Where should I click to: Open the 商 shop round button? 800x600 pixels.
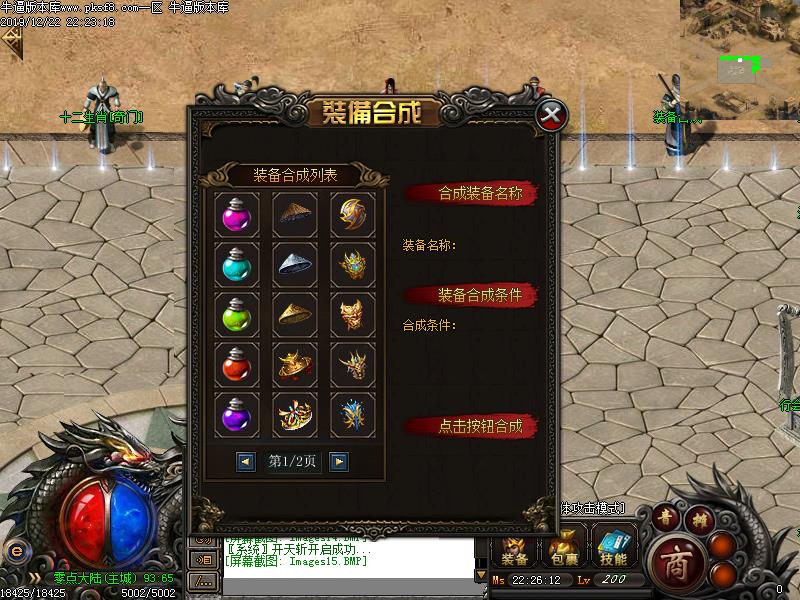[670, 564]
